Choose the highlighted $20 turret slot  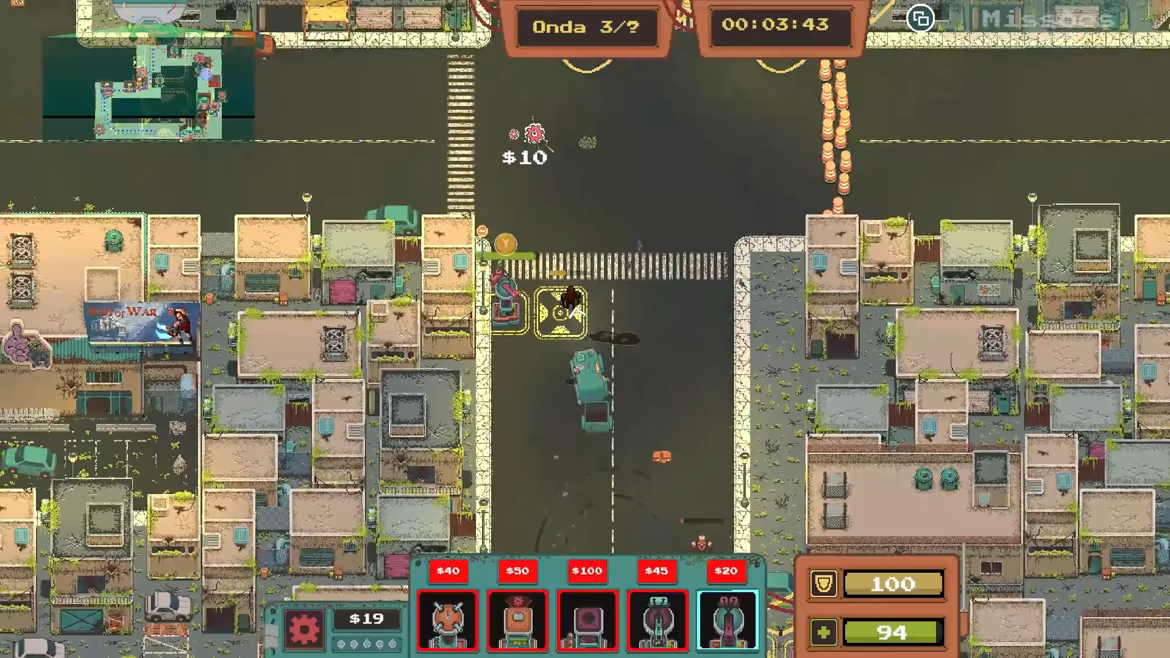pos(727,620)
